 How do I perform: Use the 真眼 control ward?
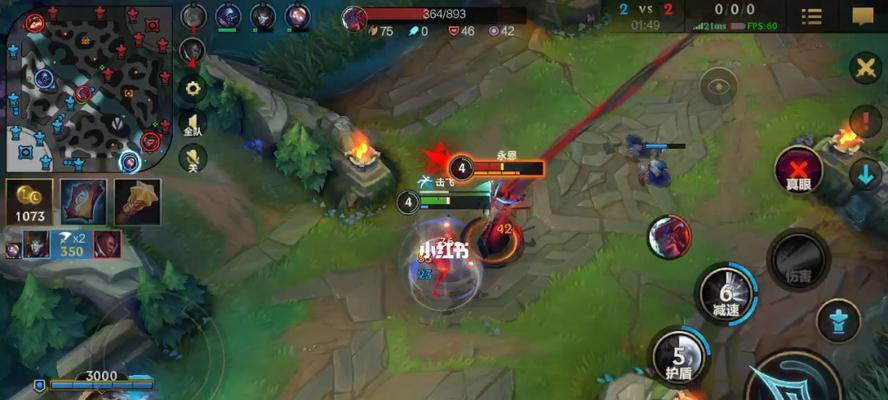[798, 172]
